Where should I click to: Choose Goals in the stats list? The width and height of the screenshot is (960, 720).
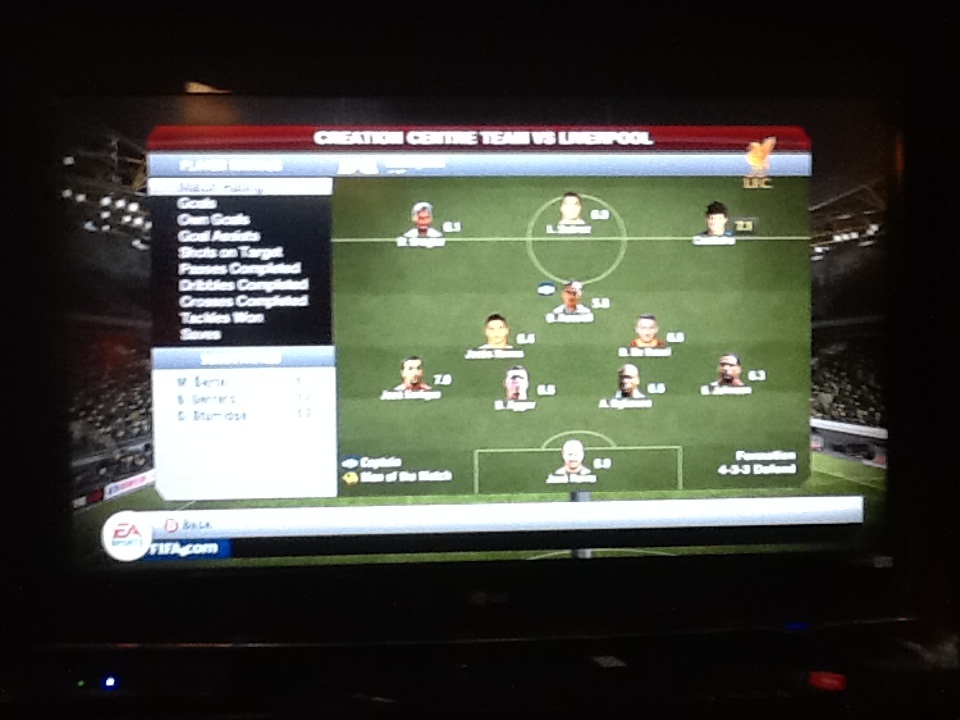196,203
